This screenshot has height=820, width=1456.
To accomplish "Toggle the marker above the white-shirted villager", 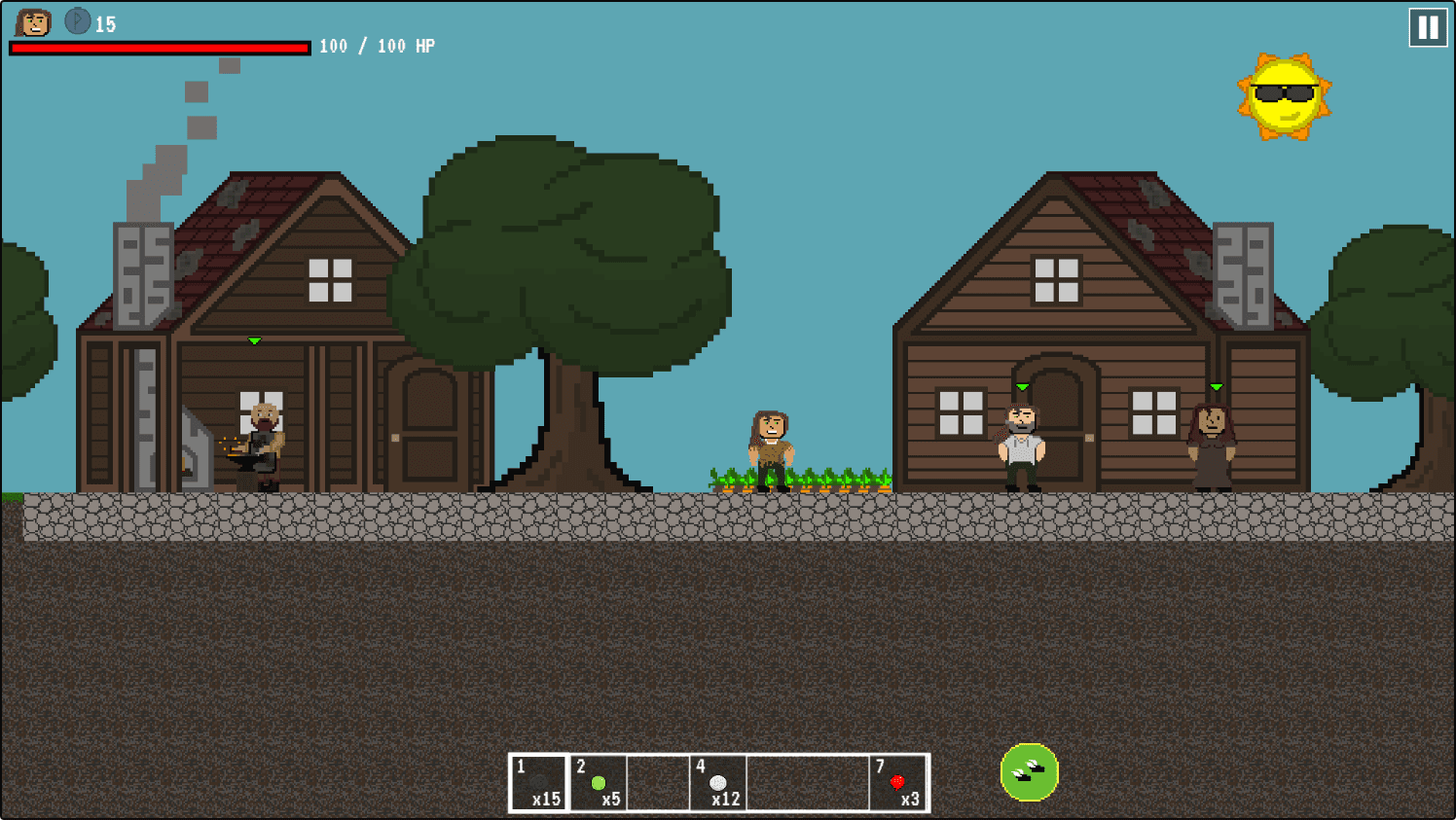I will (1022, 385).
